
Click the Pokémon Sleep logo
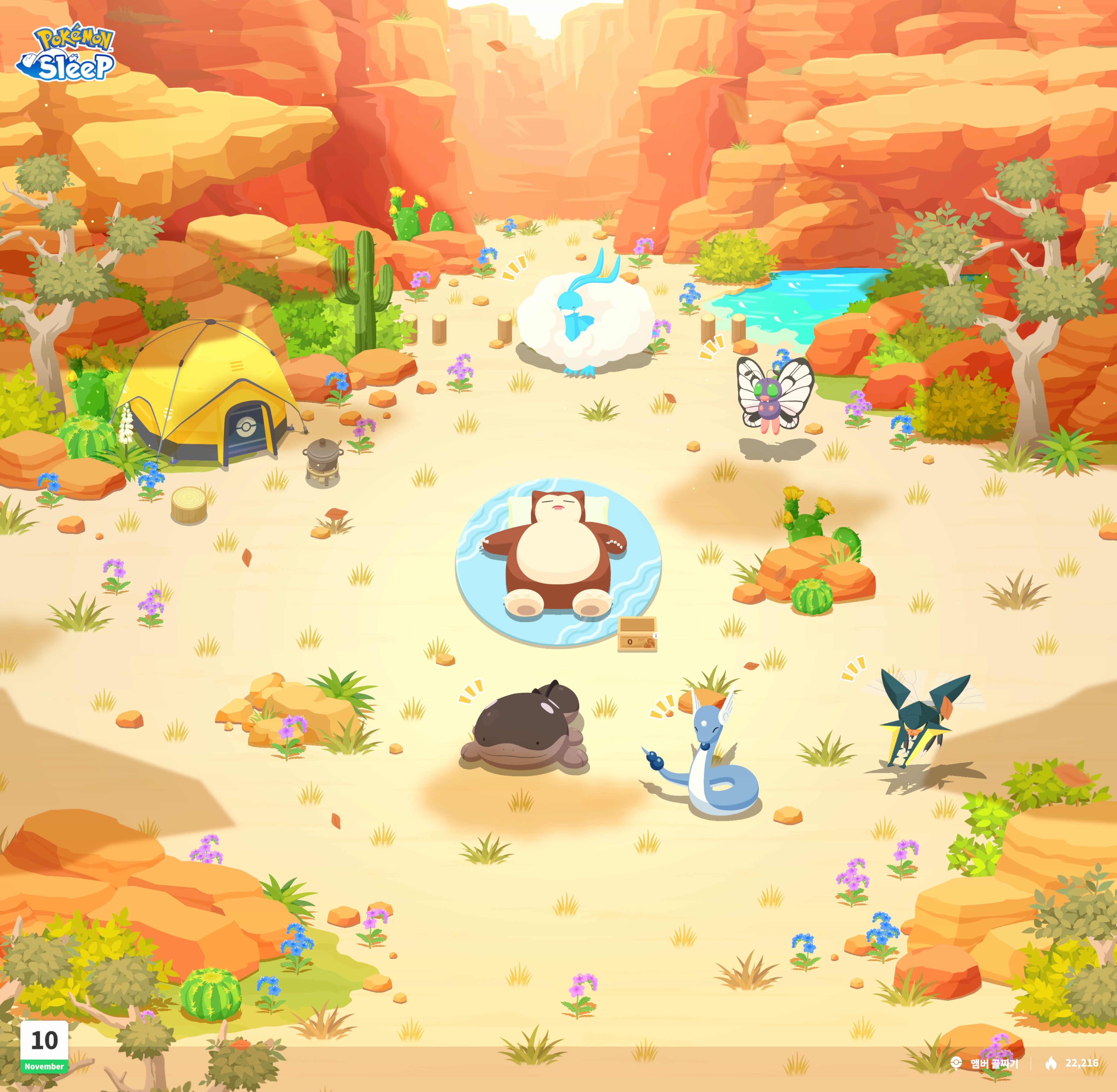tap(66, 53)
